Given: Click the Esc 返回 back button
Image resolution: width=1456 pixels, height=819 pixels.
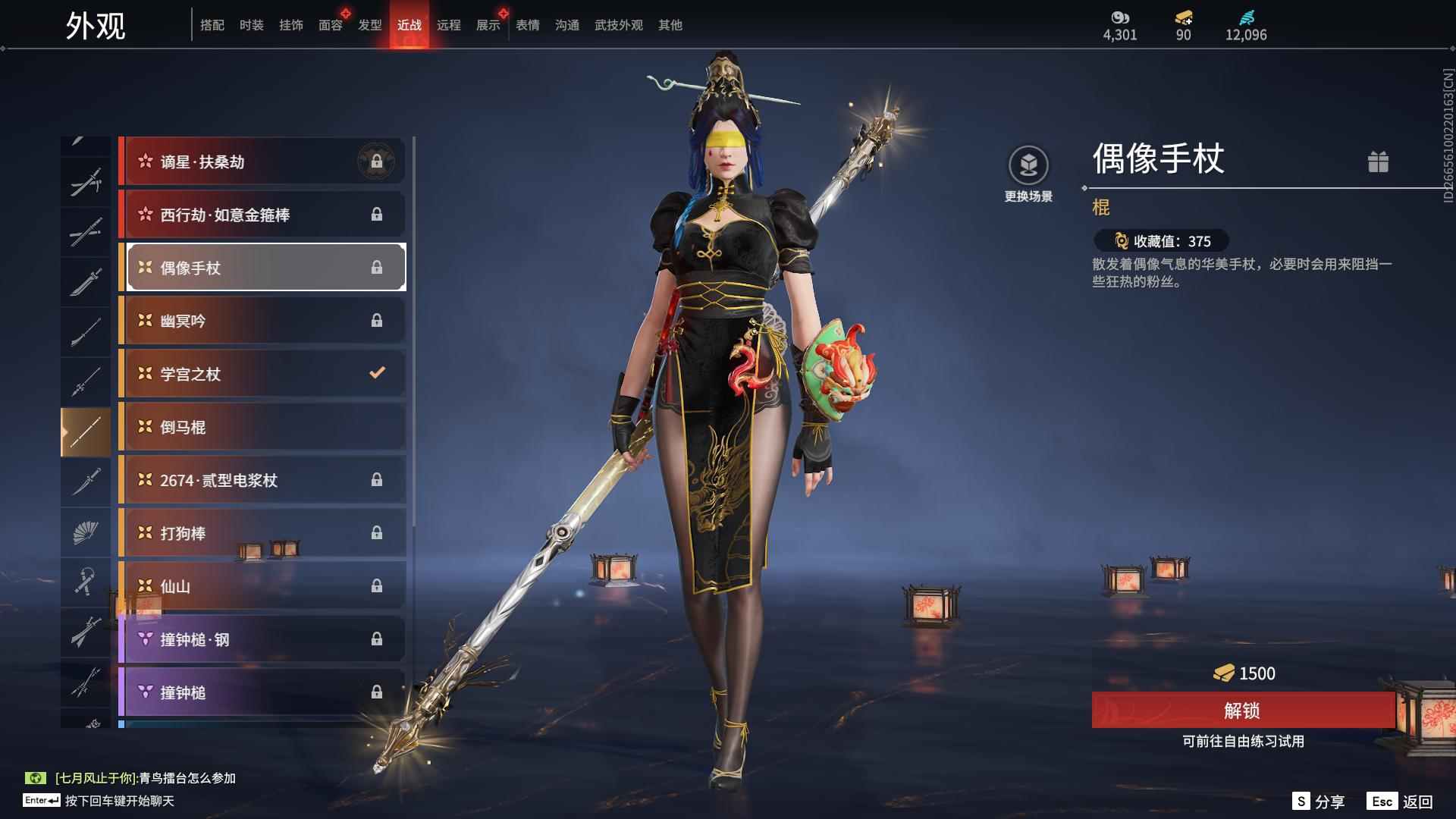Looking at the screenshot, I should (x=1407, y=800).
